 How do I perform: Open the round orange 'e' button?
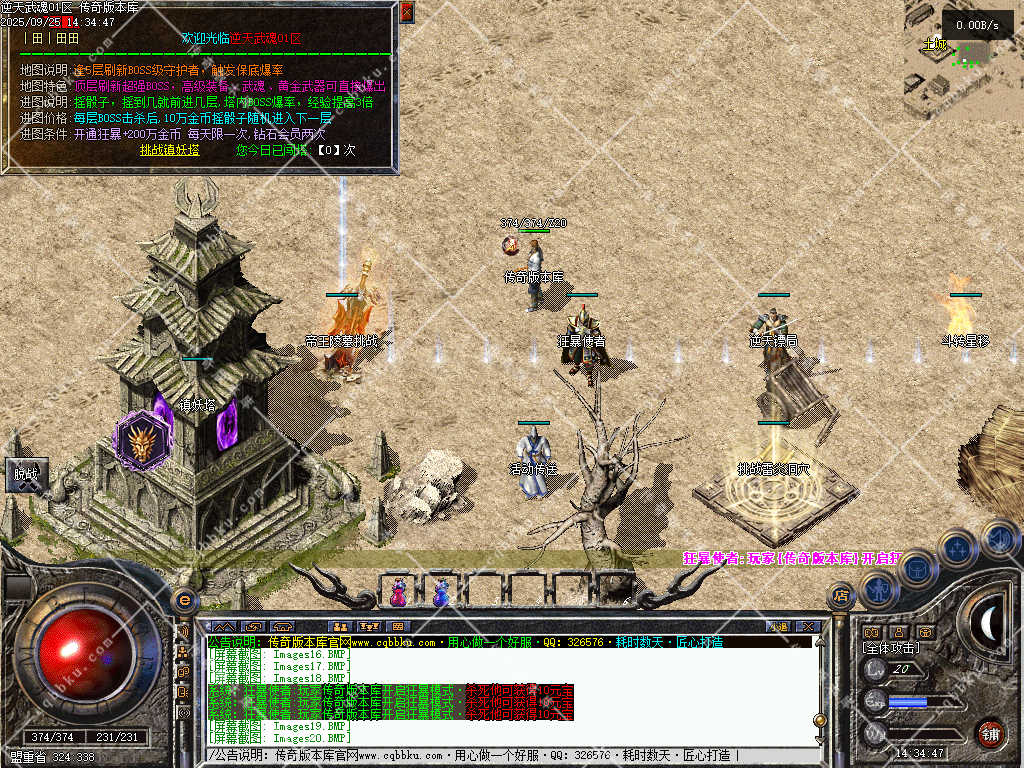[183, 600]
